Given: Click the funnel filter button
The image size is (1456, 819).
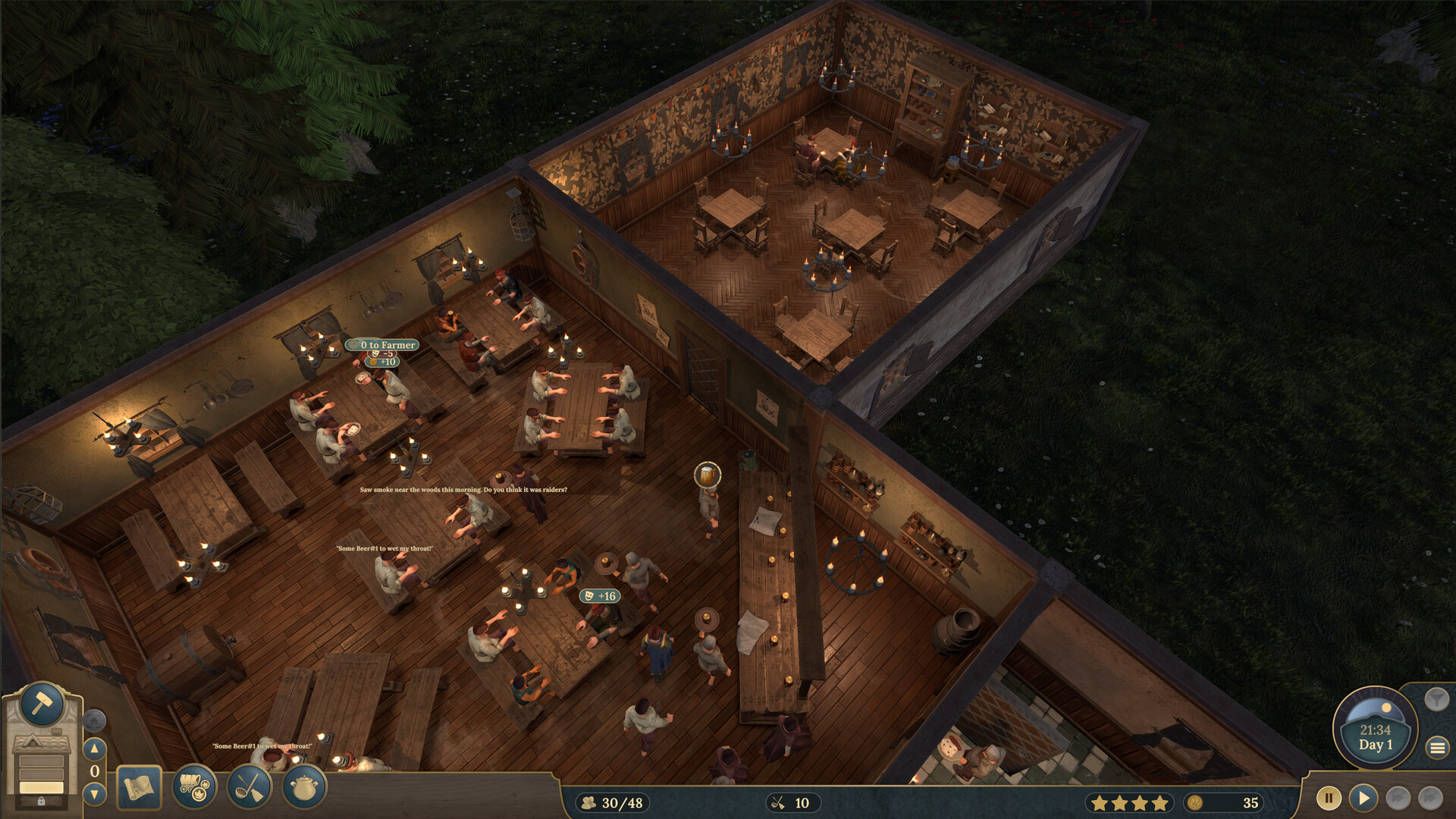Looking at the screenshot, I should (x=1436, y=698).
